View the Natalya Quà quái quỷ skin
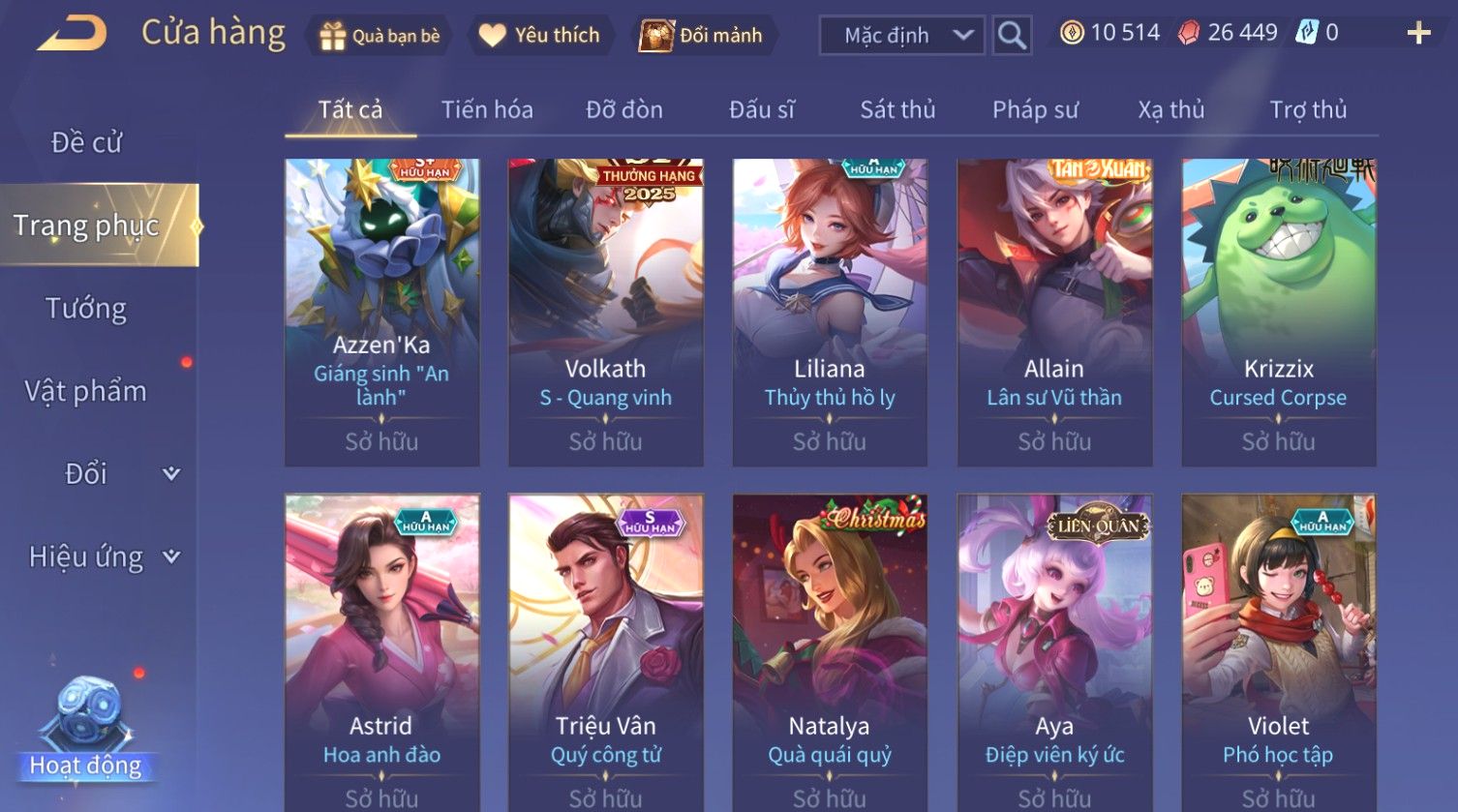Image resolution: width=1458 pixels, height=812 pixels. coord(830,650)
